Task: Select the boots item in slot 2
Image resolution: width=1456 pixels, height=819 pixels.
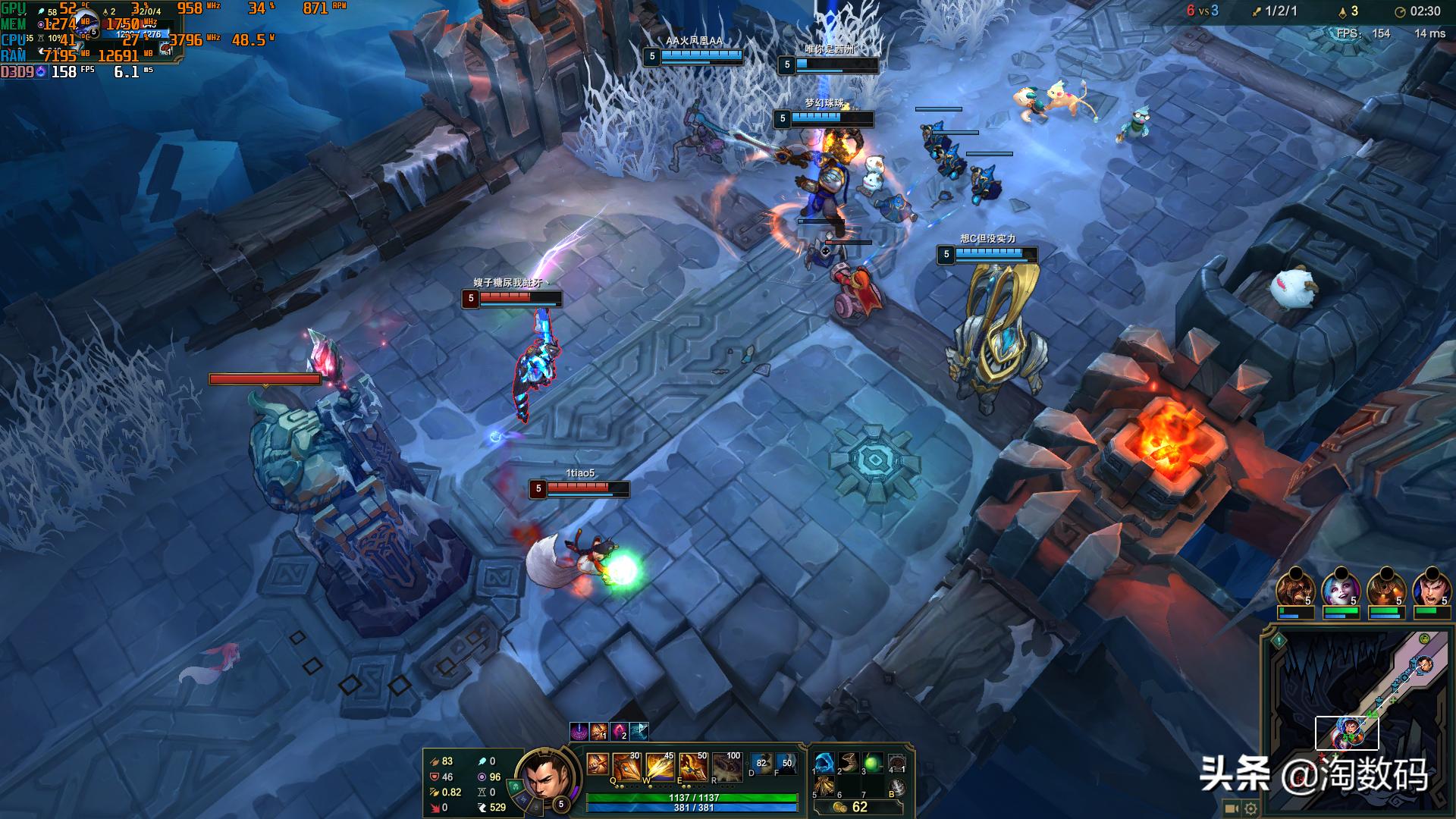Action: pos(849,763)
